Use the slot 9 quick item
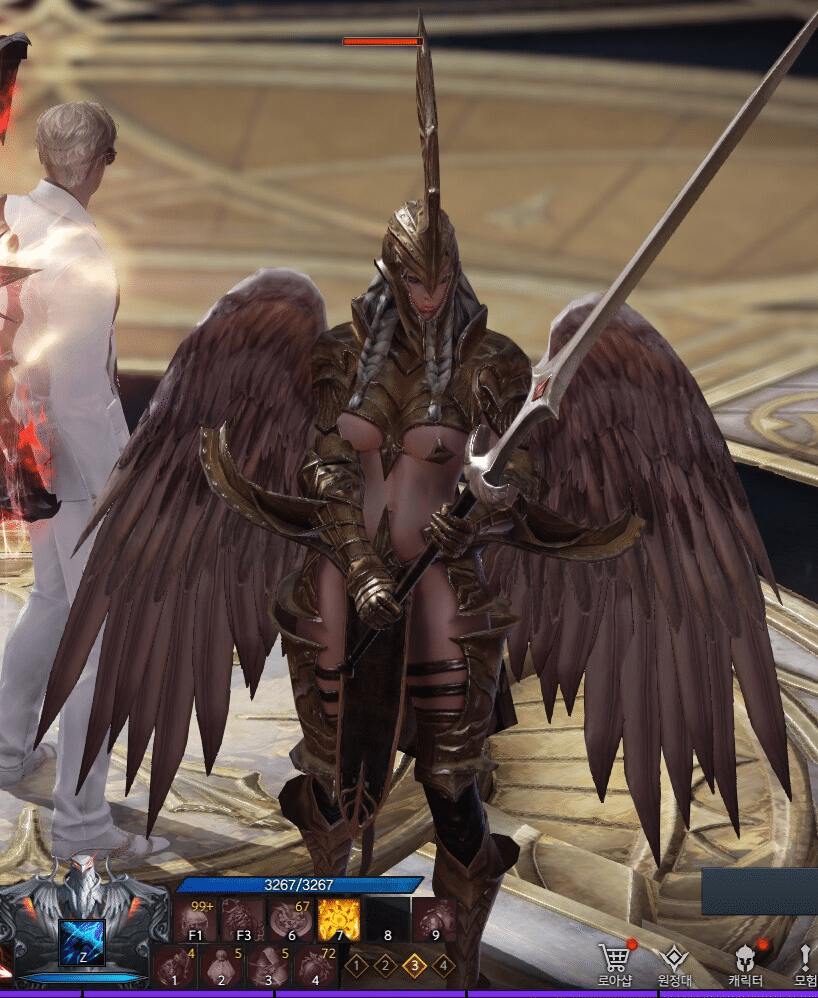The image size is (818, 998). point(435,919)
